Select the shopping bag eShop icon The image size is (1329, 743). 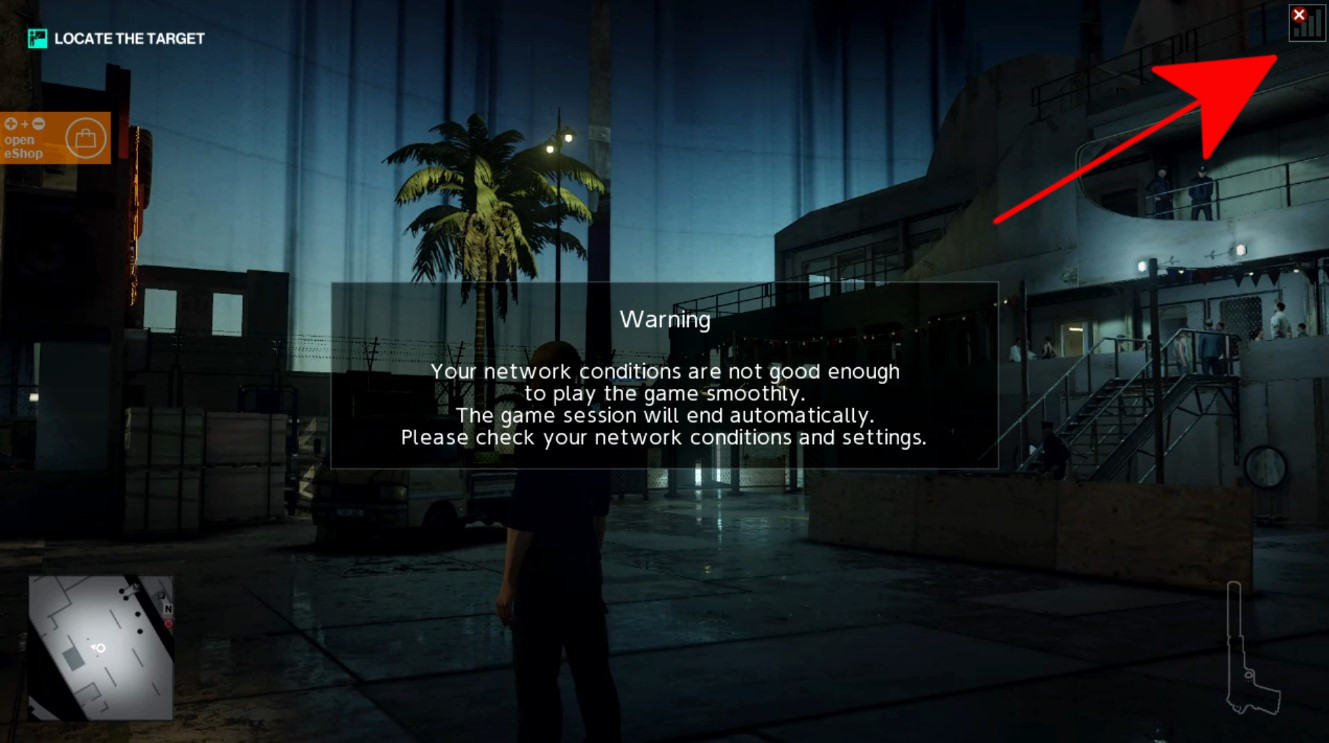(x=86, y=138)
